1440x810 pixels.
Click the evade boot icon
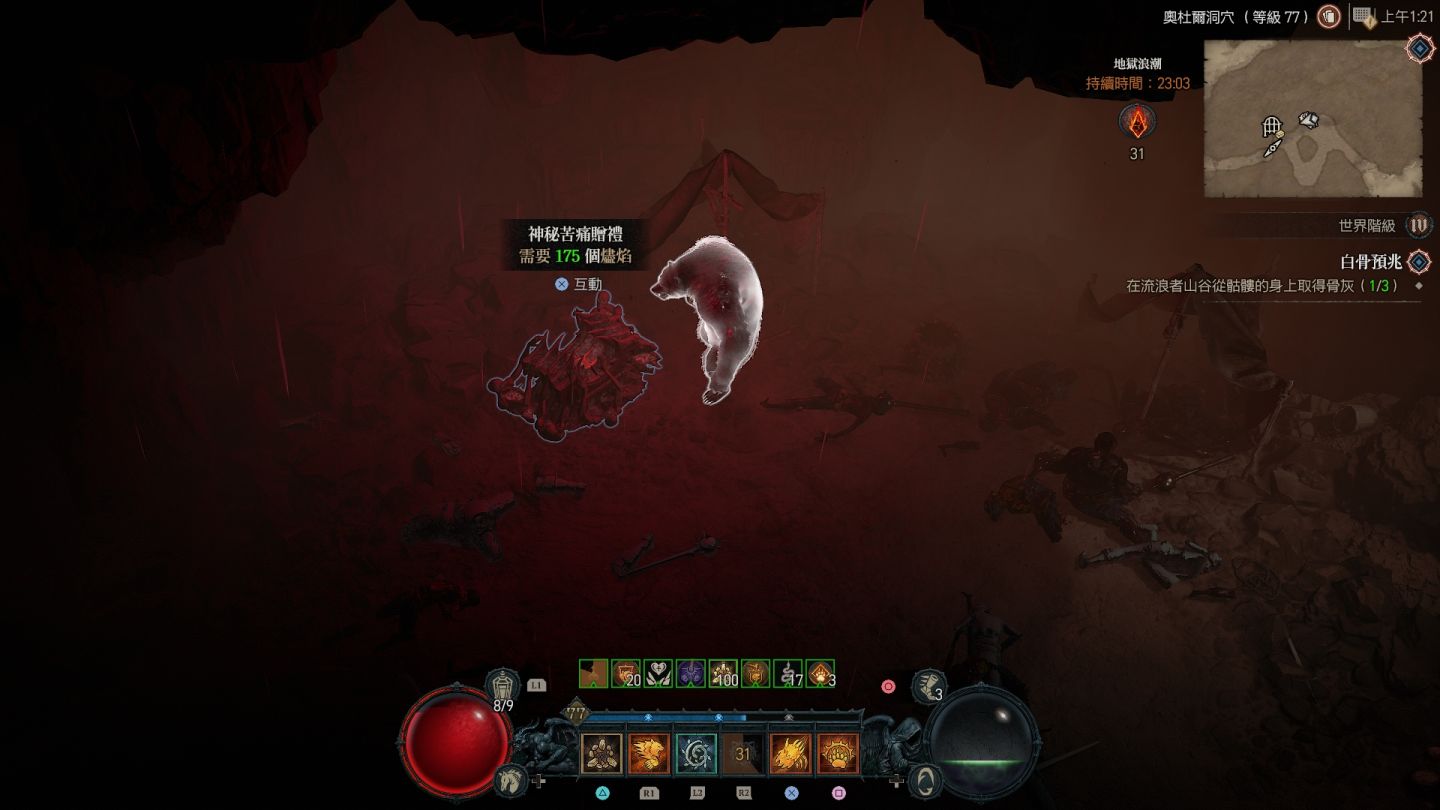pyautogui.click(x=930, y=686)
